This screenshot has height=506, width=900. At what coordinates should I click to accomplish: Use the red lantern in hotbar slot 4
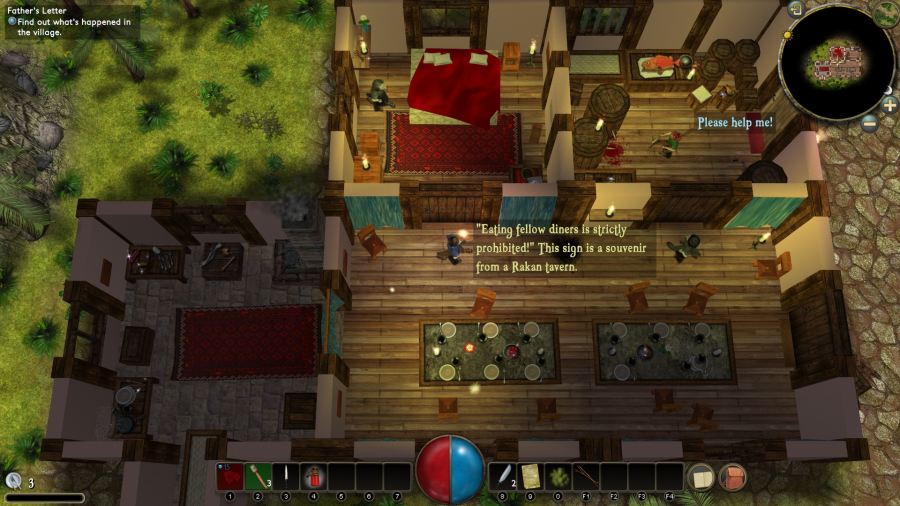[x=313, y=476]
